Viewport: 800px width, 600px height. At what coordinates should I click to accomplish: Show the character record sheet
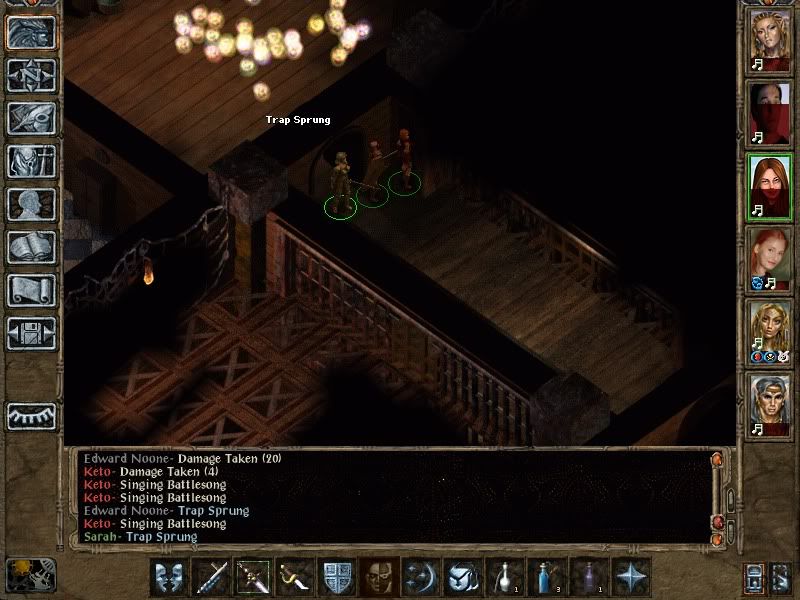pyautogui.click(x=31, y=204)
